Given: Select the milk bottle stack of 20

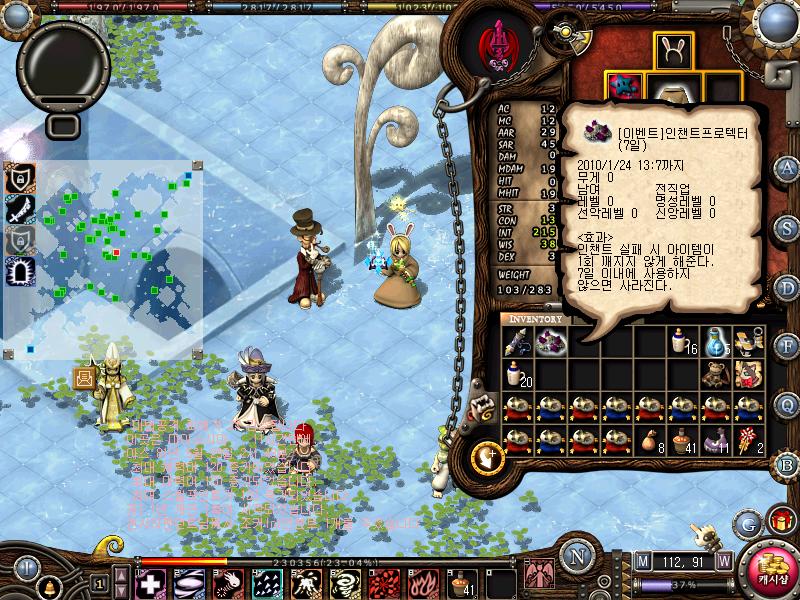Looking at the screenshot, I should coord(517,374).
